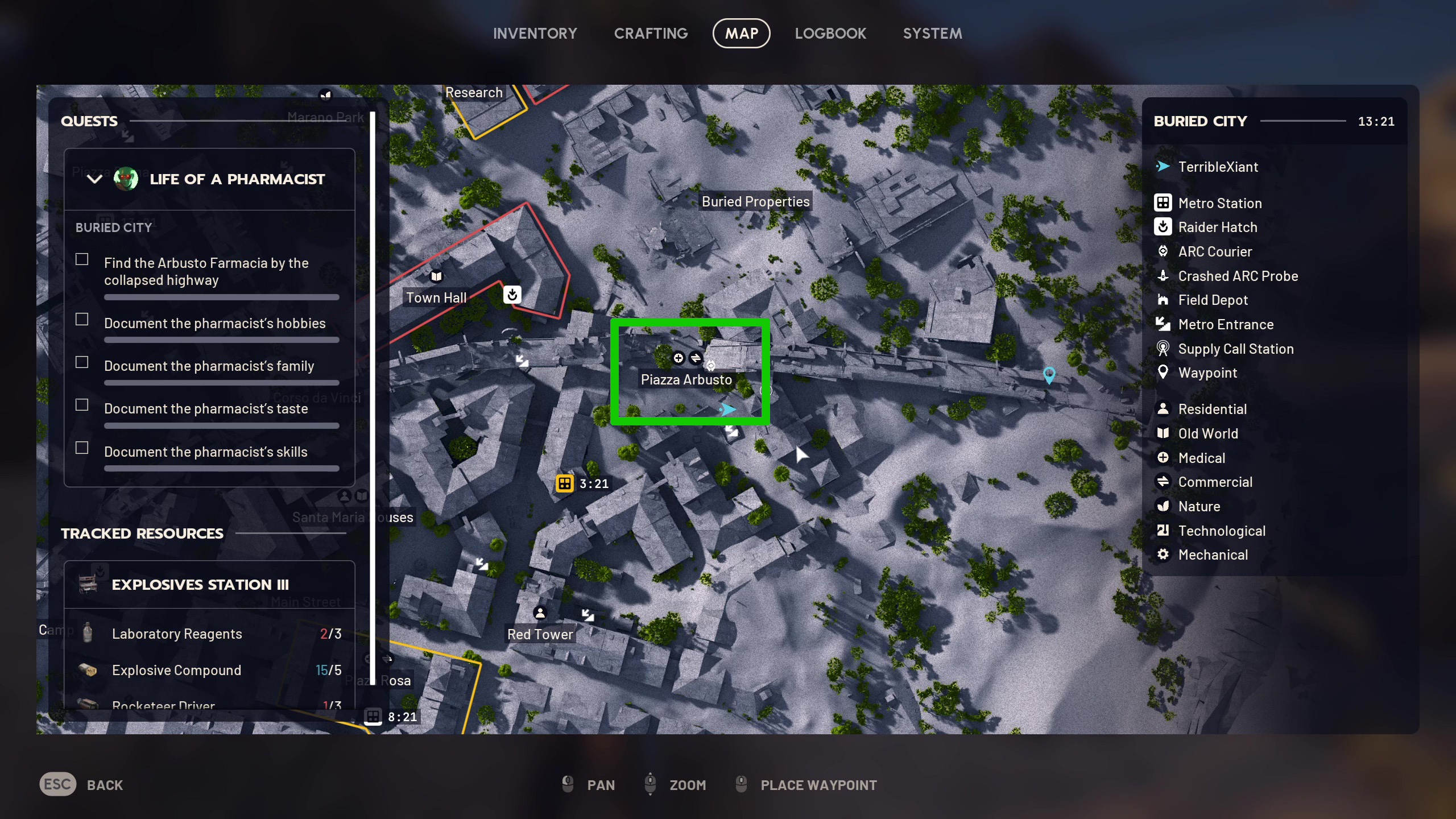Click the Raider Hatch marker near Town Hall
1456x819 pixels.
tap(512, 295)
